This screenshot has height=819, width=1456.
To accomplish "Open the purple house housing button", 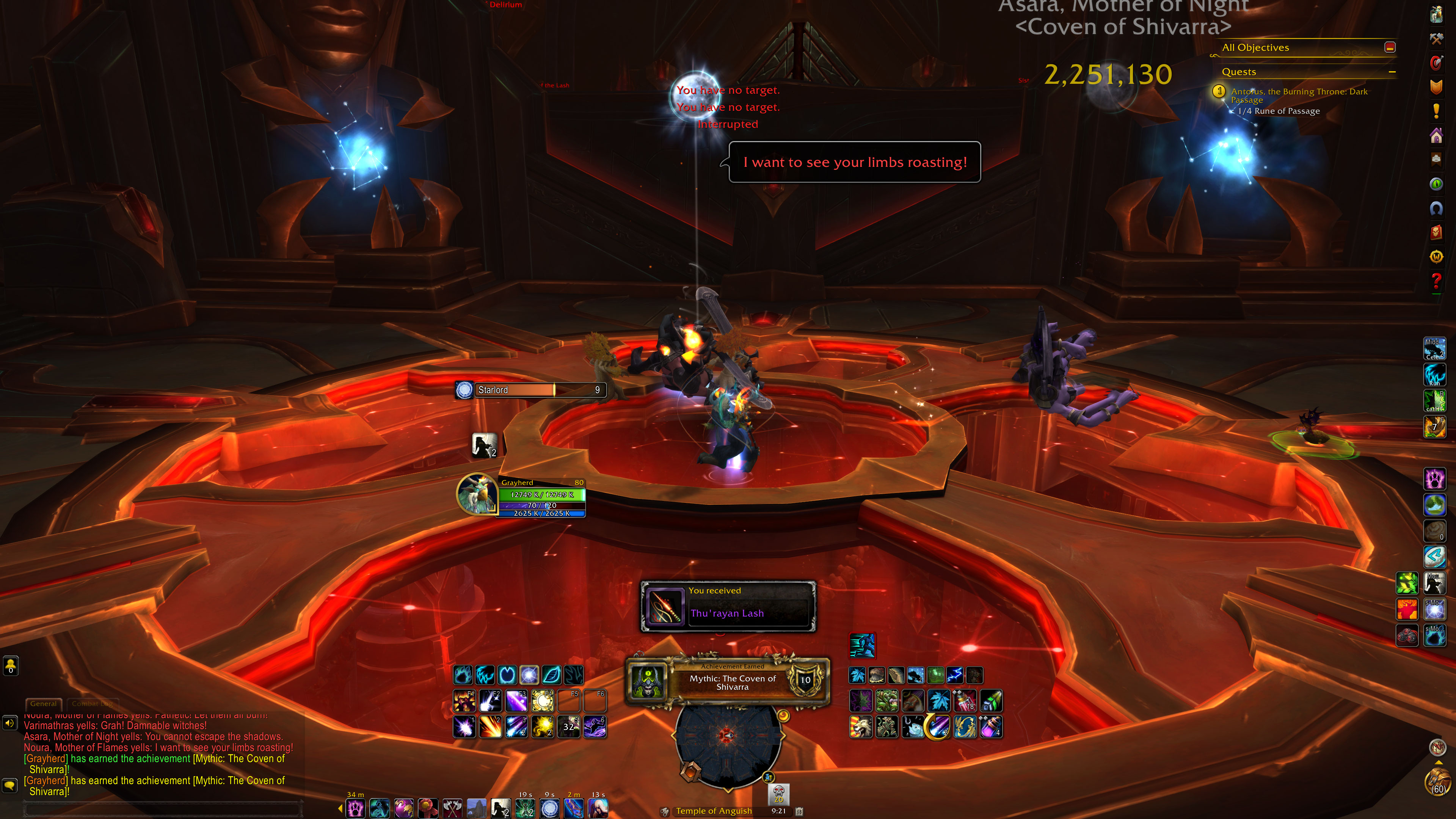I will point(1436,135).
